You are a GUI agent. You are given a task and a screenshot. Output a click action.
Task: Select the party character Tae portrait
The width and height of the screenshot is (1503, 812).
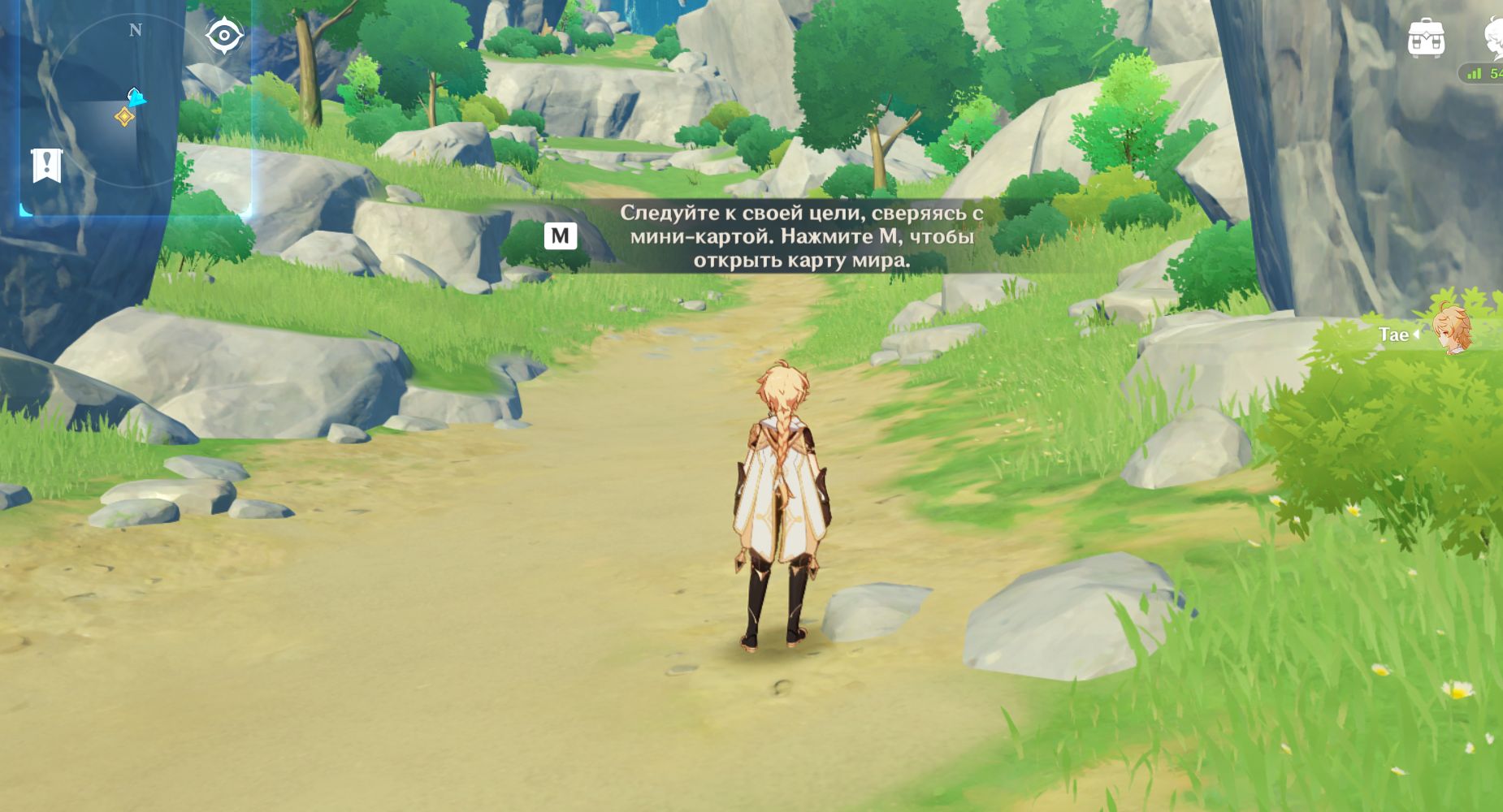pos(1451,330)
